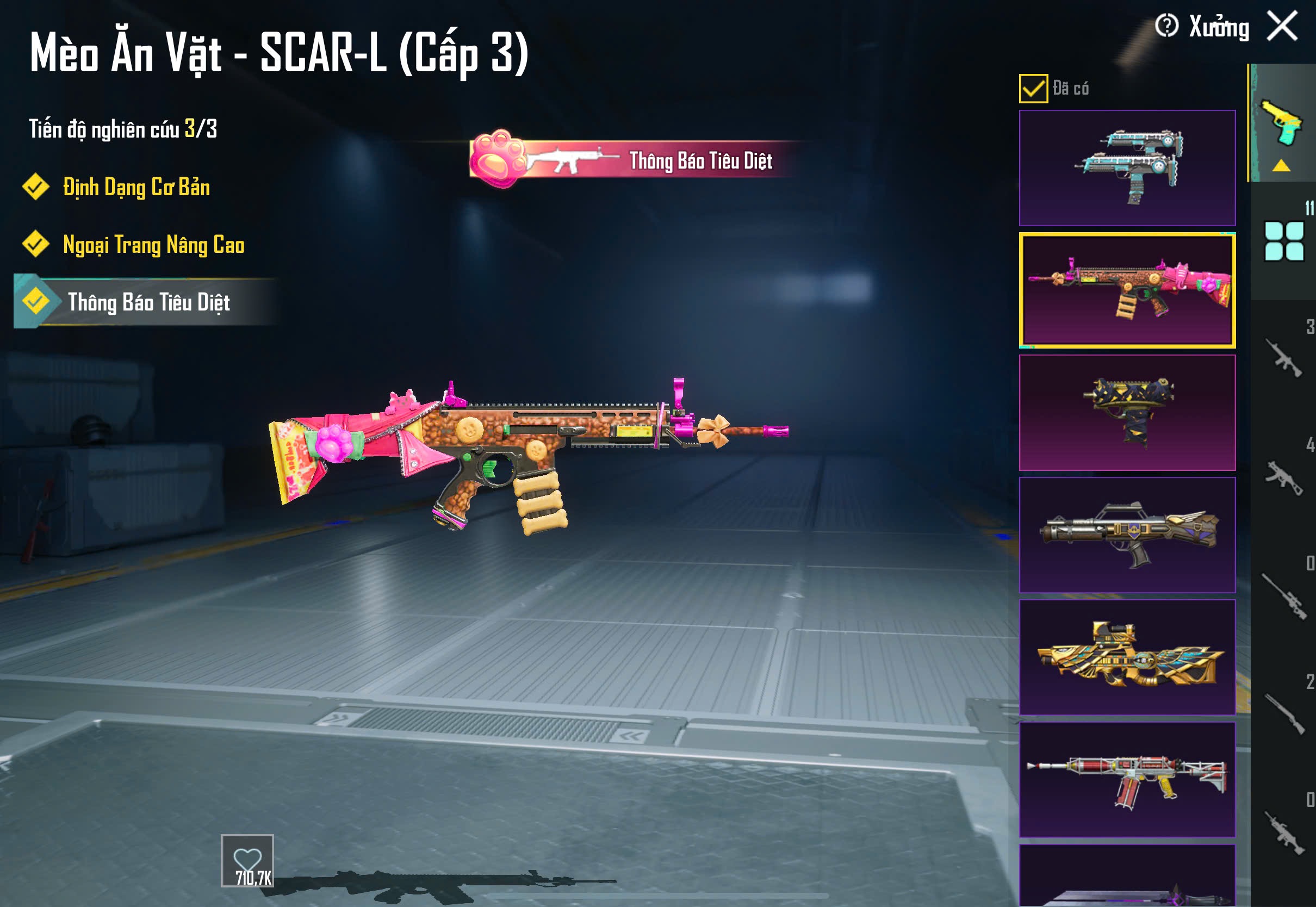Filter by the submachine gun category icon
This screenshot has height=907, width=1316.
point(1283,477)
